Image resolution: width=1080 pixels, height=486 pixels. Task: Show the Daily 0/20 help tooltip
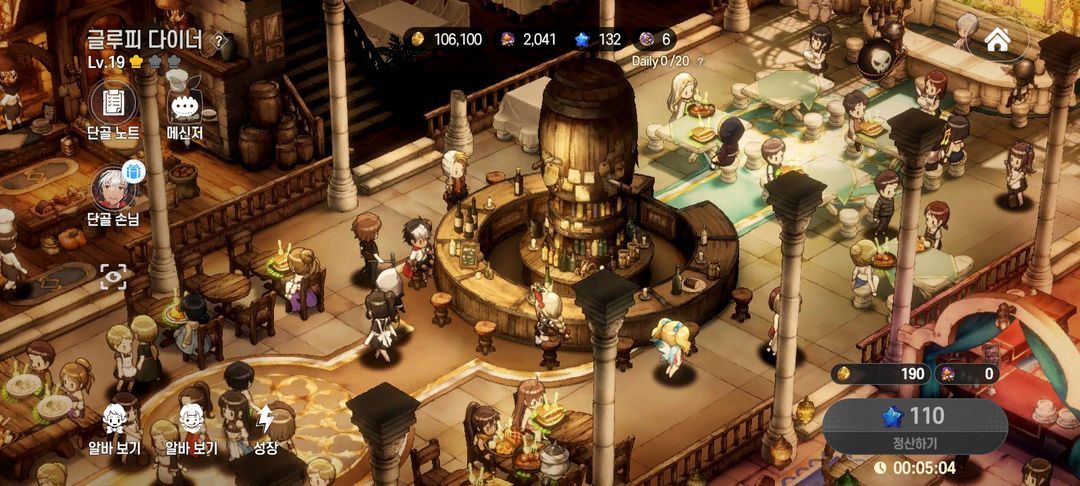pyautogui.click(x=700, y=61)
